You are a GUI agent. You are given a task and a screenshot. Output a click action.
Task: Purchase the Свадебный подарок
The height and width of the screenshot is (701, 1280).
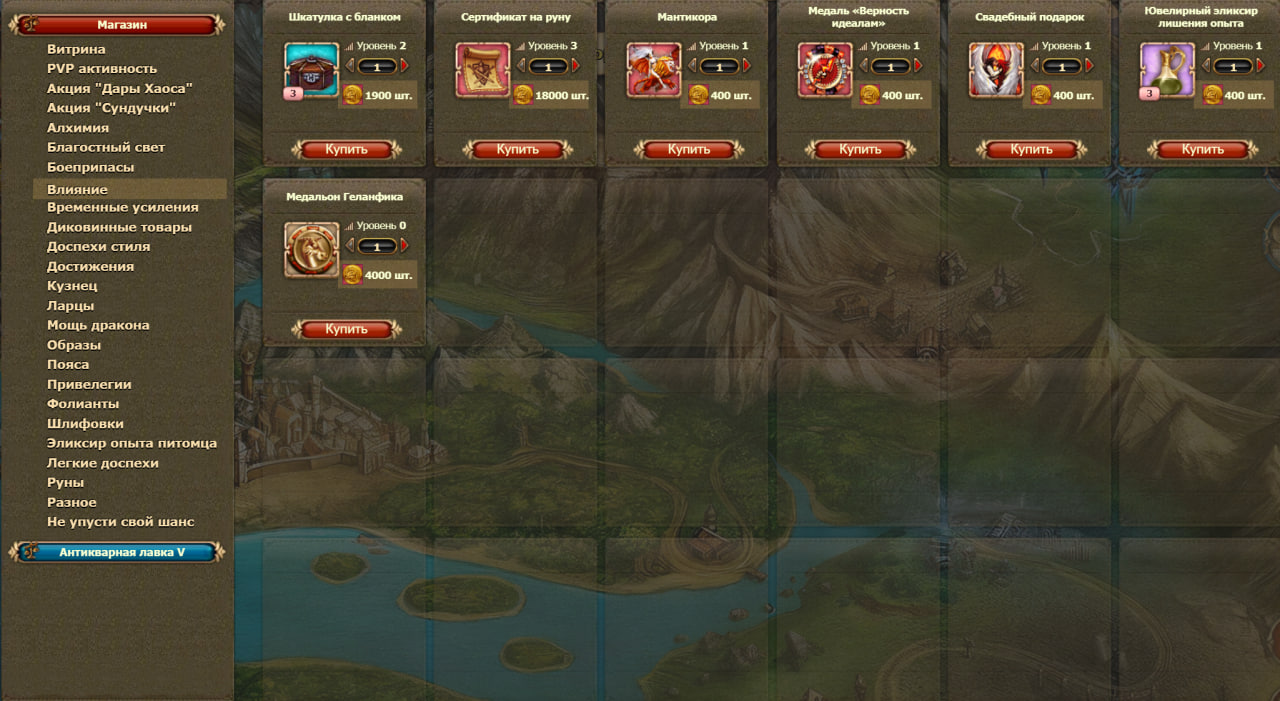click(x=1031, y=150)
